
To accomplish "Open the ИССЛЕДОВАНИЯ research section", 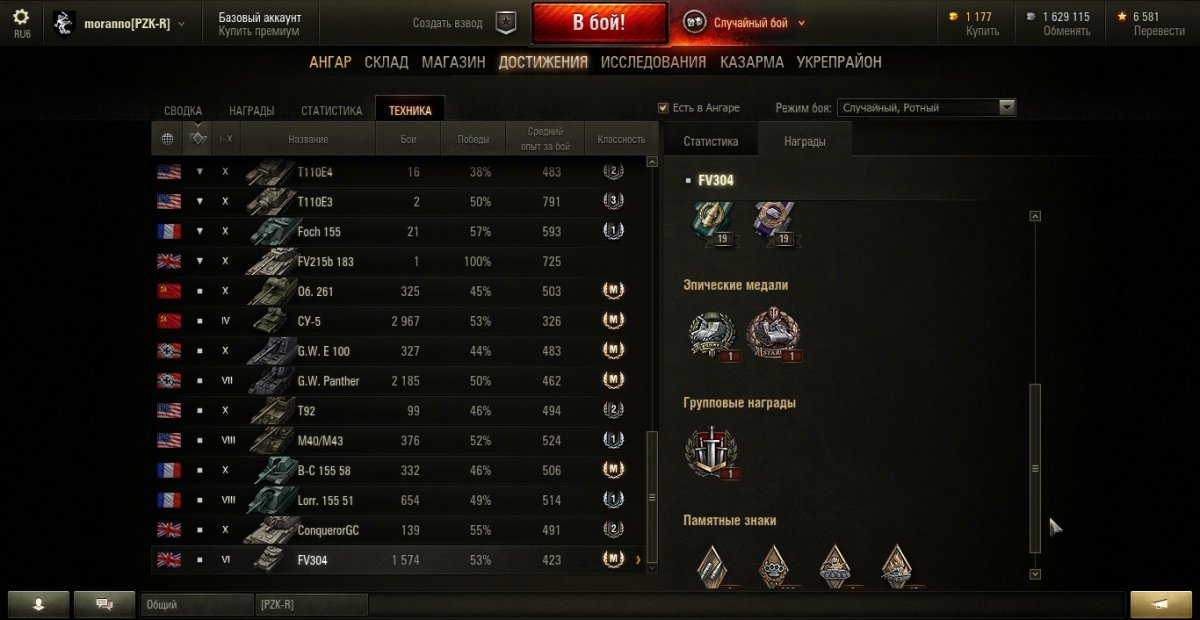I will tap(653, 62).
